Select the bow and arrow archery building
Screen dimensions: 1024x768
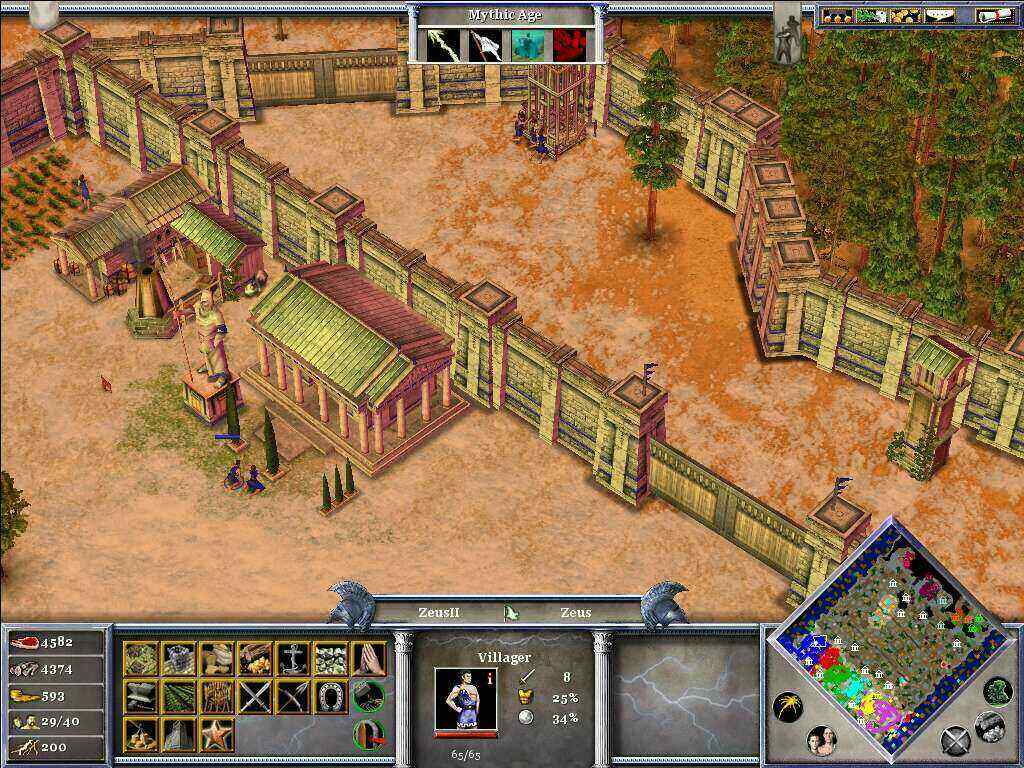pos(292,697)
